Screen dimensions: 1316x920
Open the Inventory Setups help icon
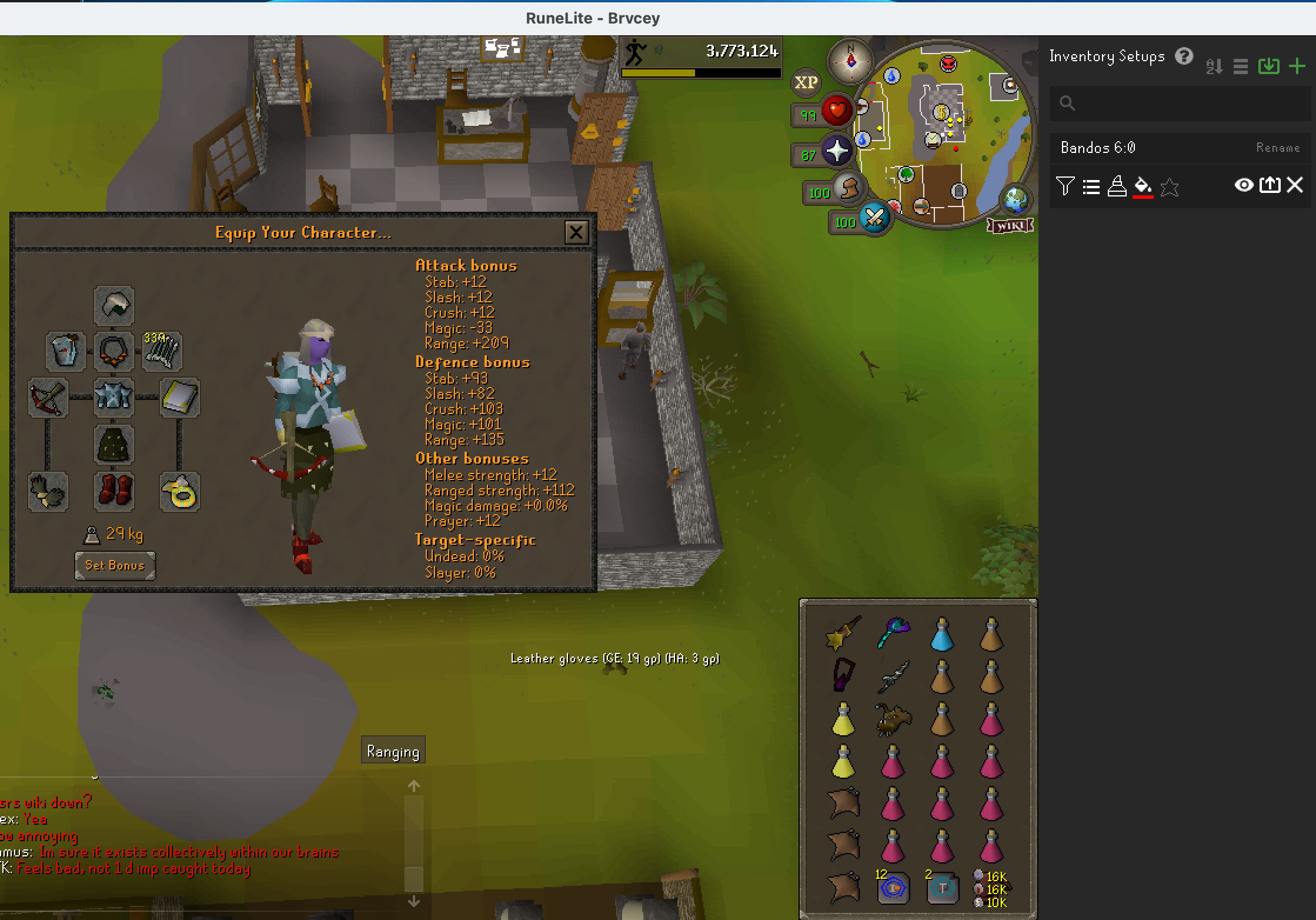pyautogui.click(x=1185, y=56)
